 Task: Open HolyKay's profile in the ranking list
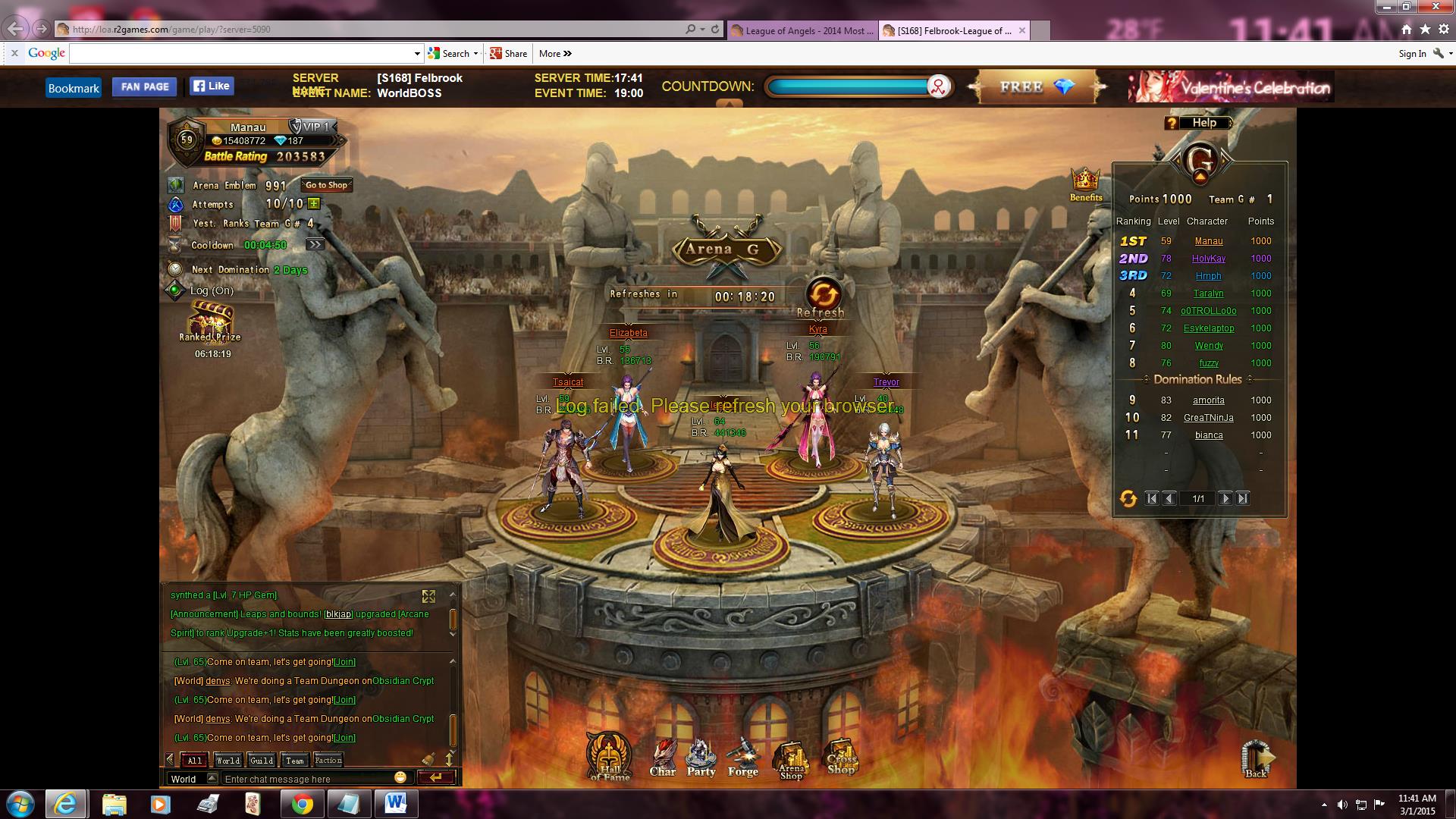tap(1208, 259)
